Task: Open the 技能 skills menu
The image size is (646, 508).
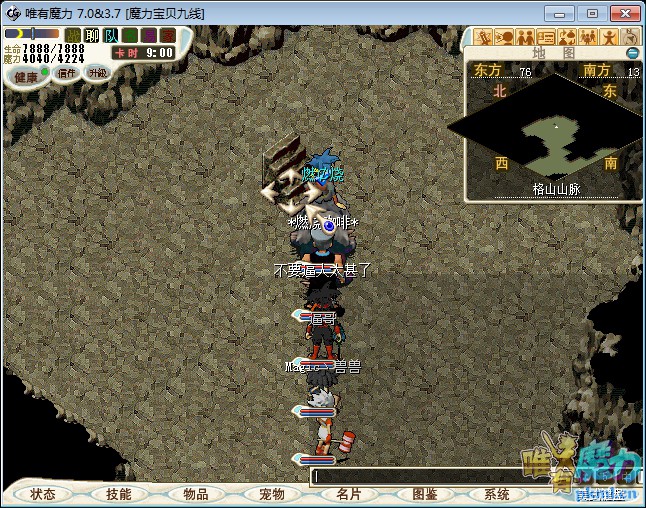Action: (119, 494)
